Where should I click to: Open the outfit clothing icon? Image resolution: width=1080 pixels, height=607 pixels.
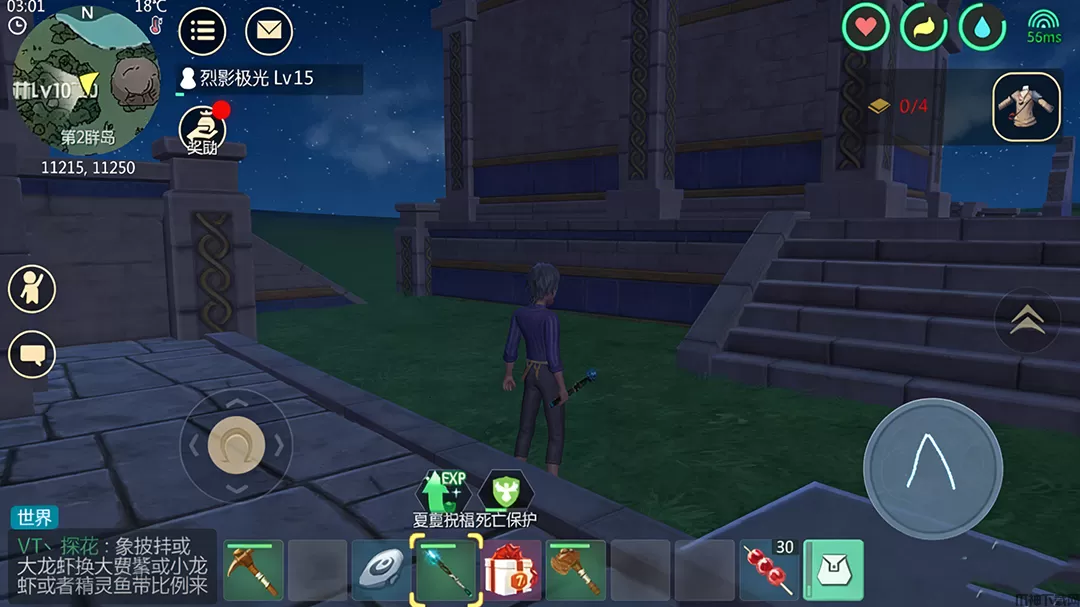[1026, 106]
